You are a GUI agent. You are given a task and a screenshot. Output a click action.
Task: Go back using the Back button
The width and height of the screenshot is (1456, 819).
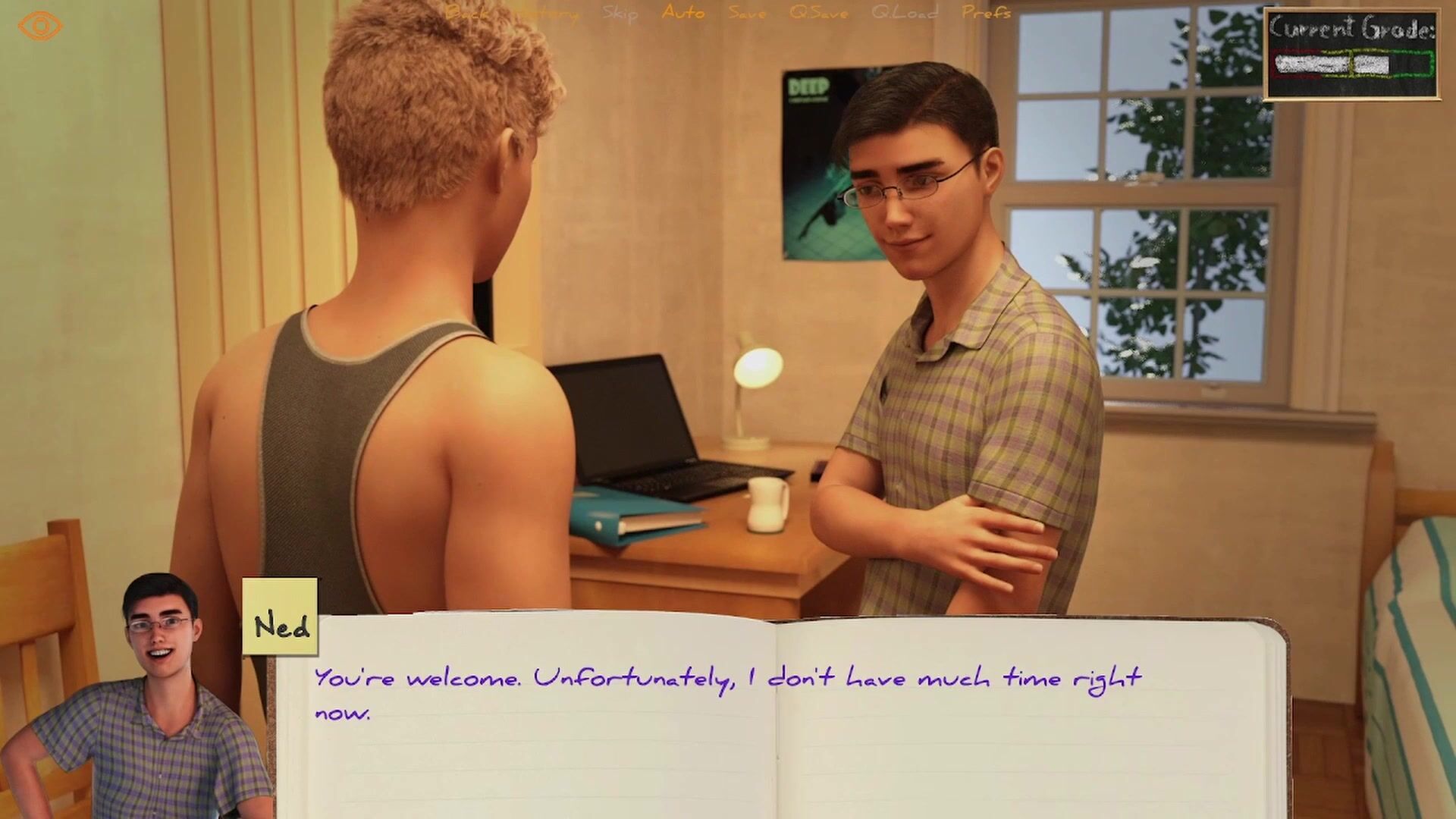[x=467, y=13]
